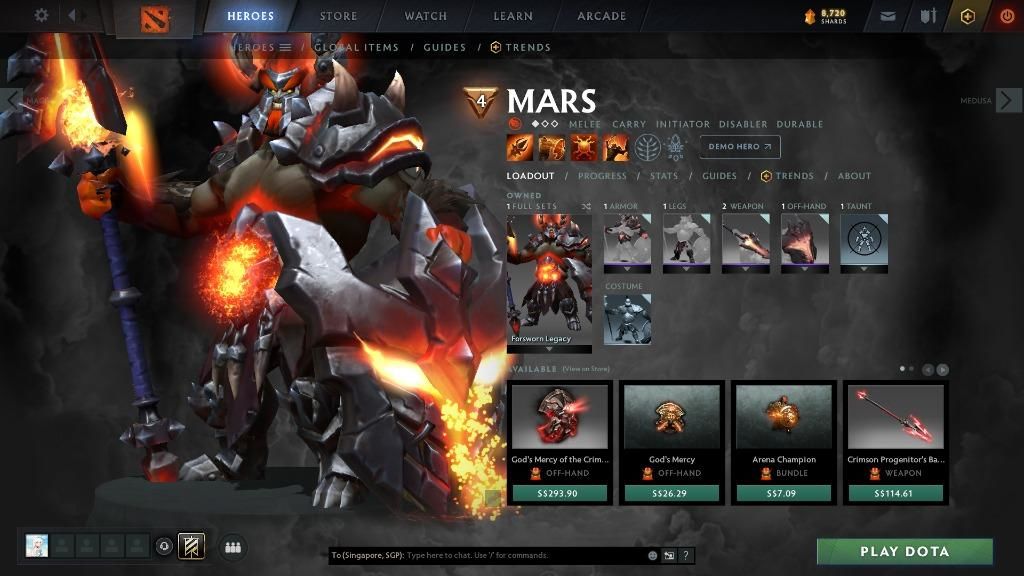Click the Demo Hero button
The image size is (1024, 576).
click(740, 146)
